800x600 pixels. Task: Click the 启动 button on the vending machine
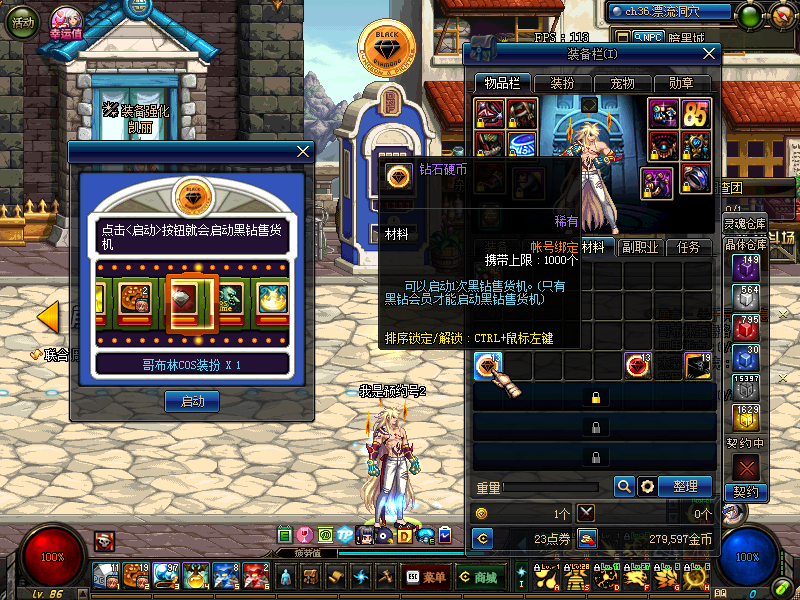point(192,401)
